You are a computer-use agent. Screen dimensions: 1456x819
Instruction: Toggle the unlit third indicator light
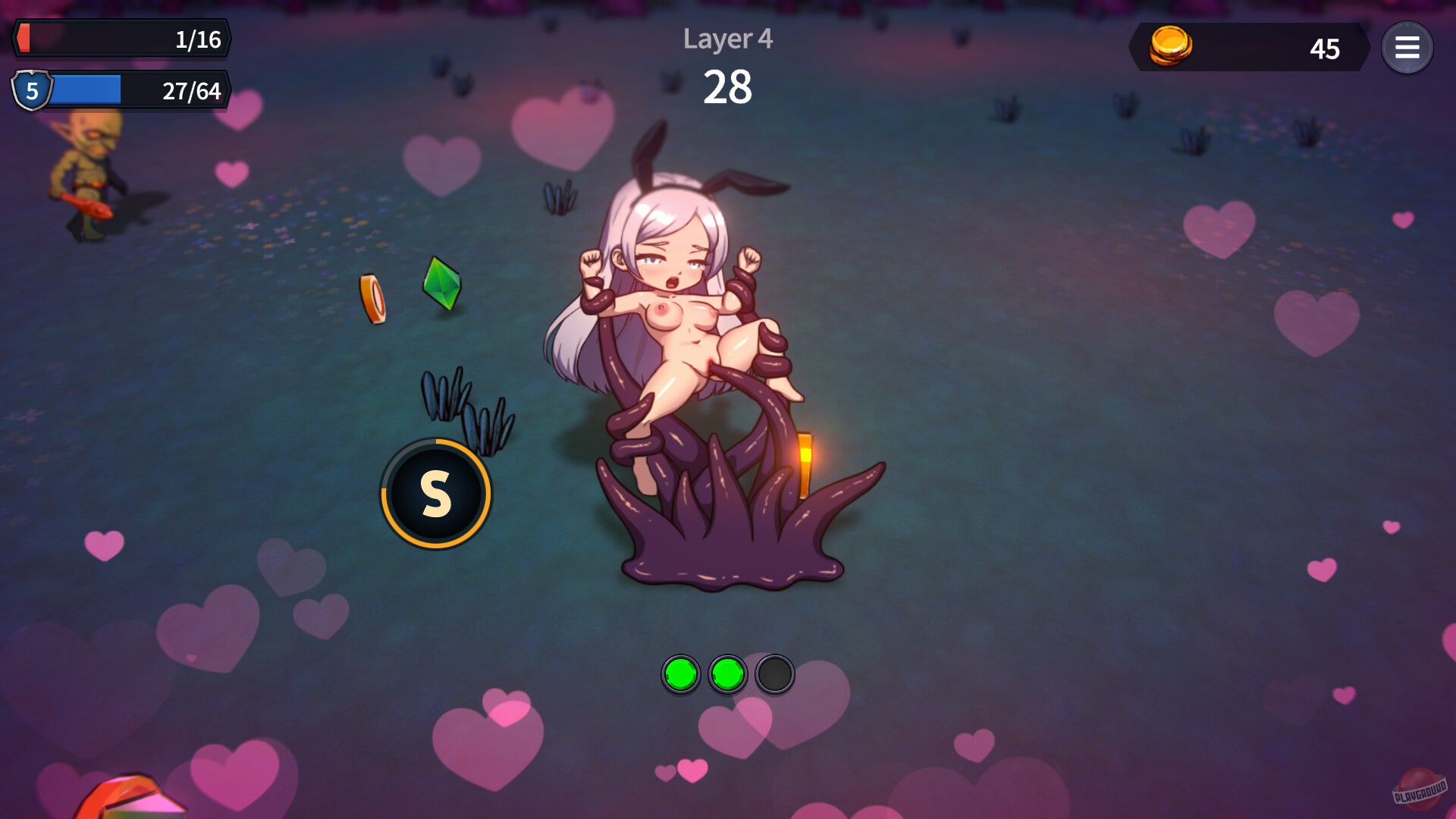[774, 673]
